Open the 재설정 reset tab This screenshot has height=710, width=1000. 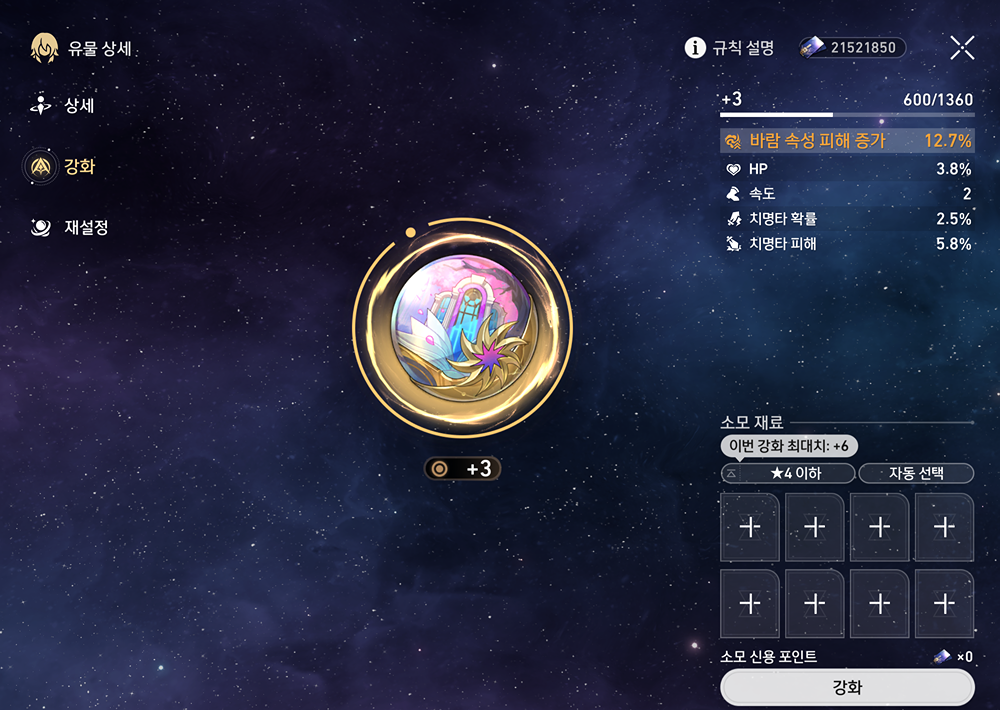[70, 227]
